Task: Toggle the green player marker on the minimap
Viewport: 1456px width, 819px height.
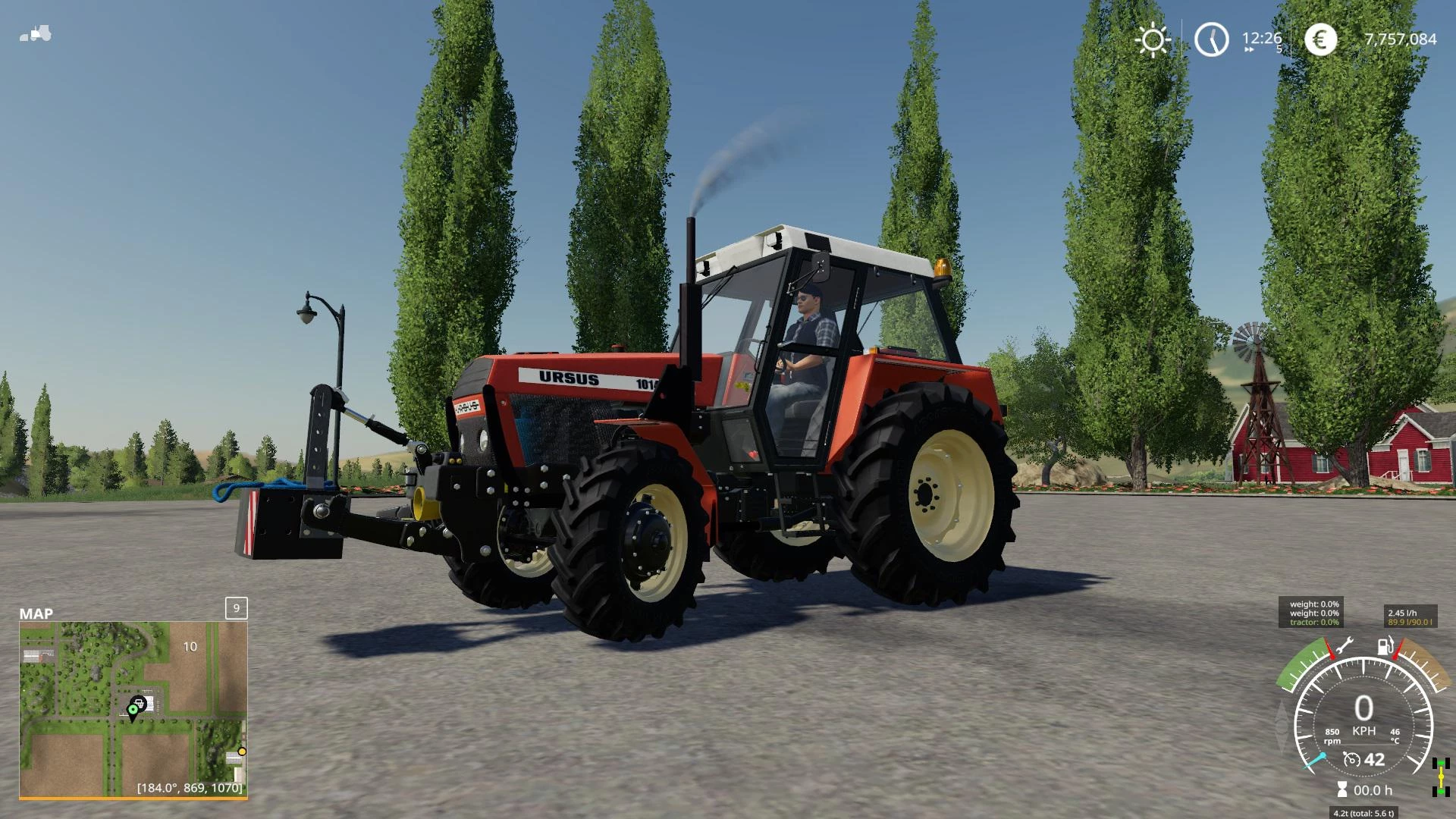Action: (x=133, y=709)
